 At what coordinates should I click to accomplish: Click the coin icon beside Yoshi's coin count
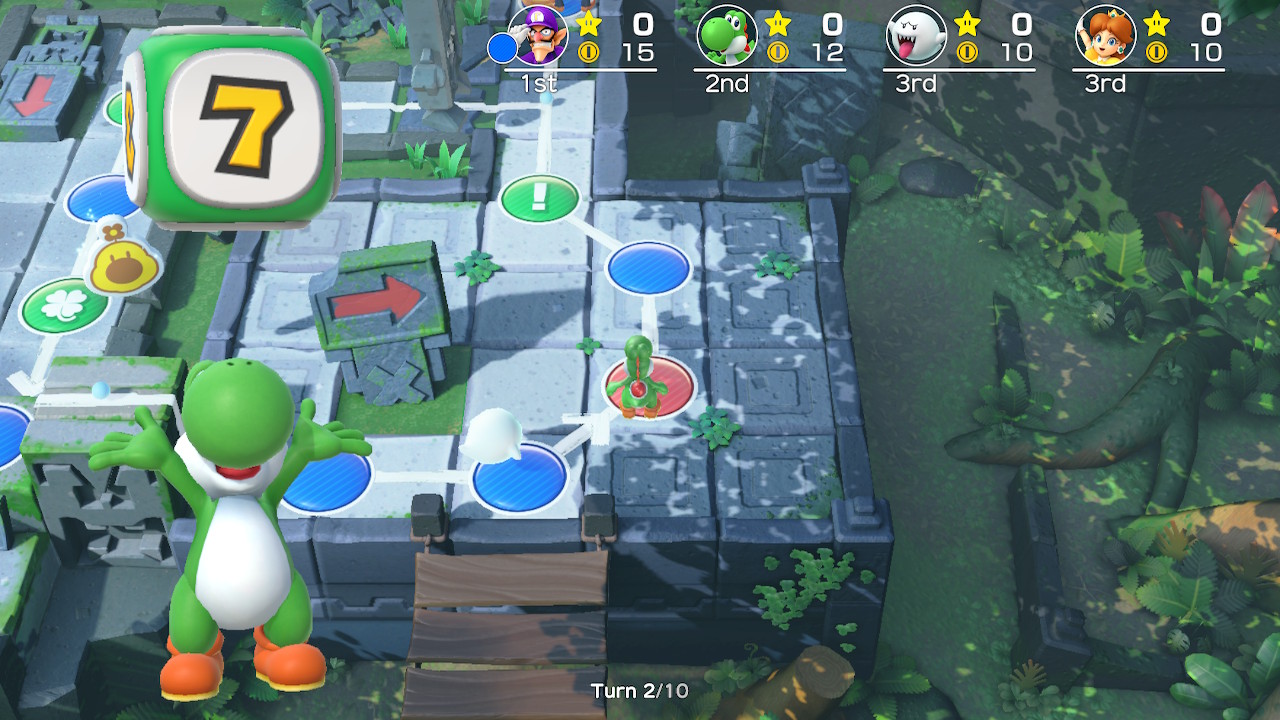777,52
